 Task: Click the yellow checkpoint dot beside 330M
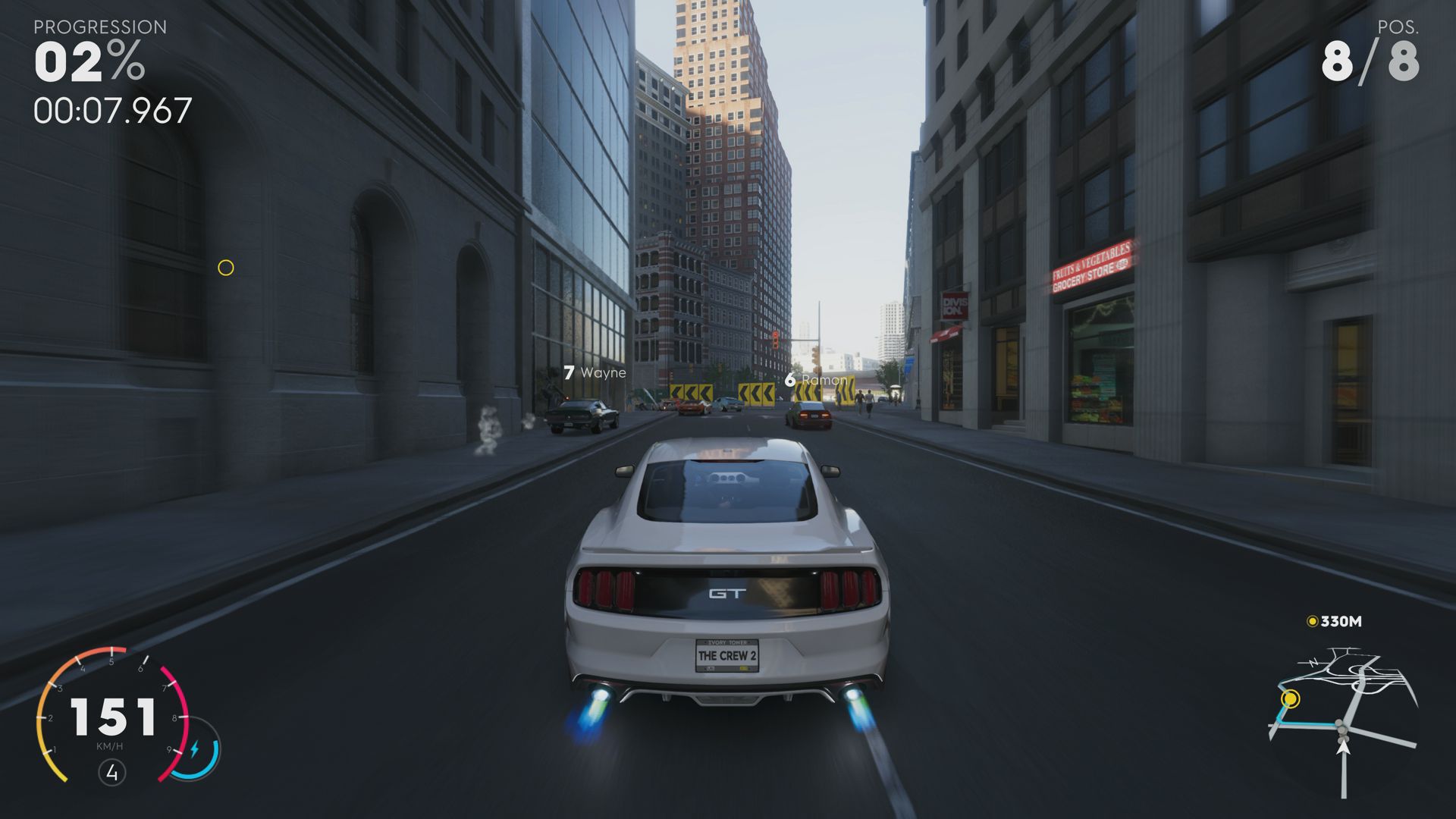tap(1311, 620)
